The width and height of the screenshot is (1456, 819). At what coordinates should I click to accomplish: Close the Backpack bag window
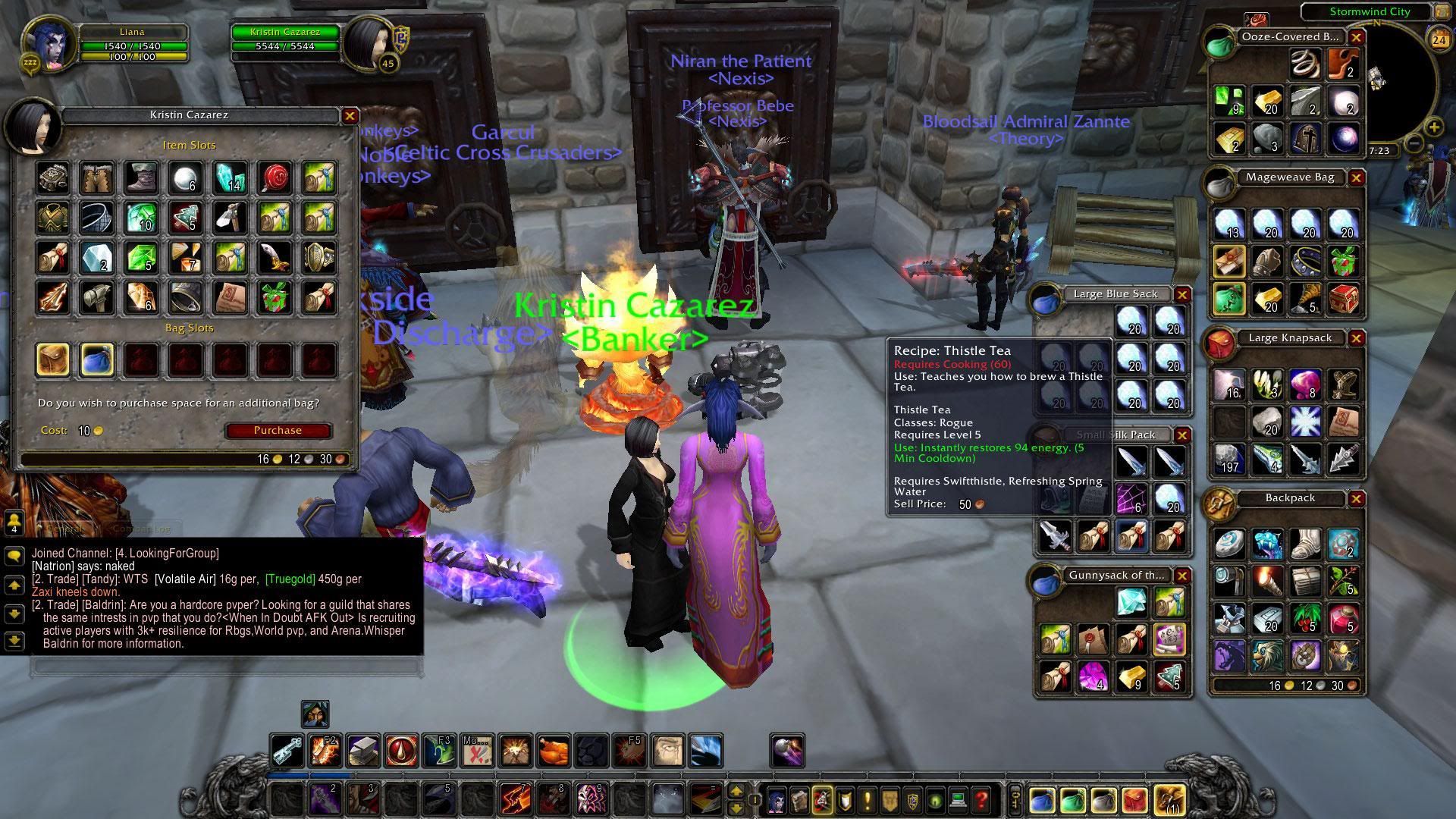(x=1356, y=499)
